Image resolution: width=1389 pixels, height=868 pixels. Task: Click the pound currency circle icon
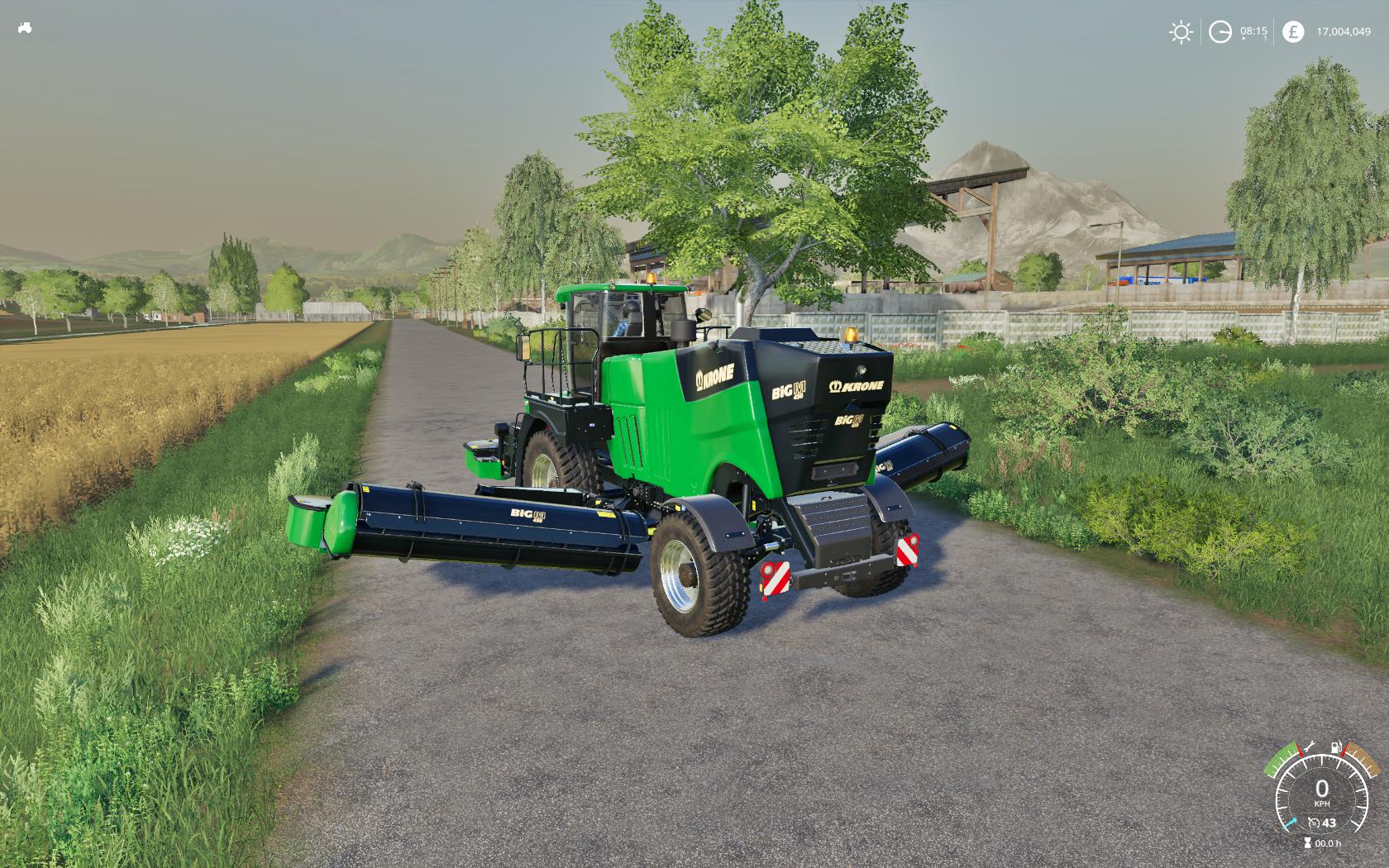1293,31
